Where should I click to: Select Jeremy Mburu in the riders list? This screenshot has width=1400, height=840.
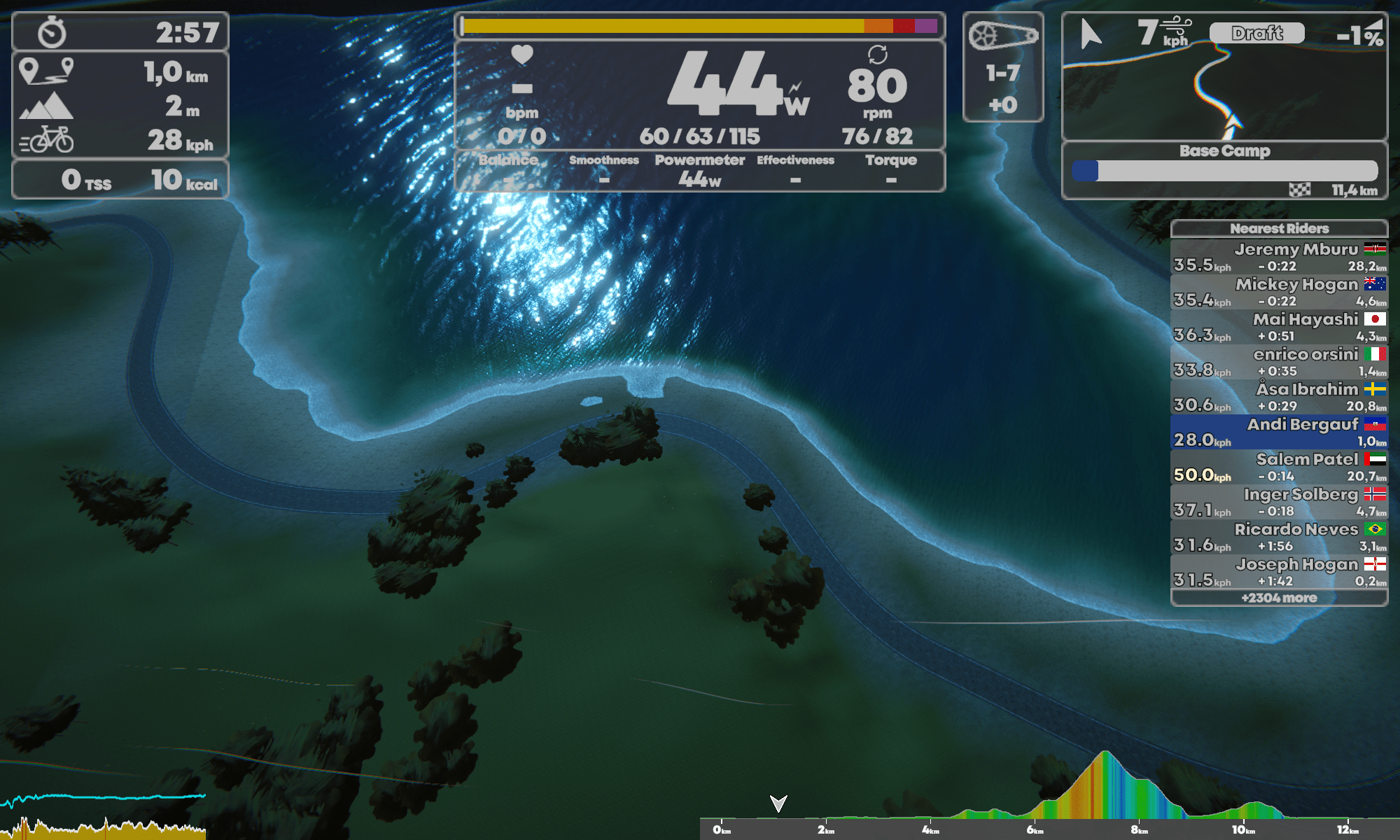coord(1279,257)
